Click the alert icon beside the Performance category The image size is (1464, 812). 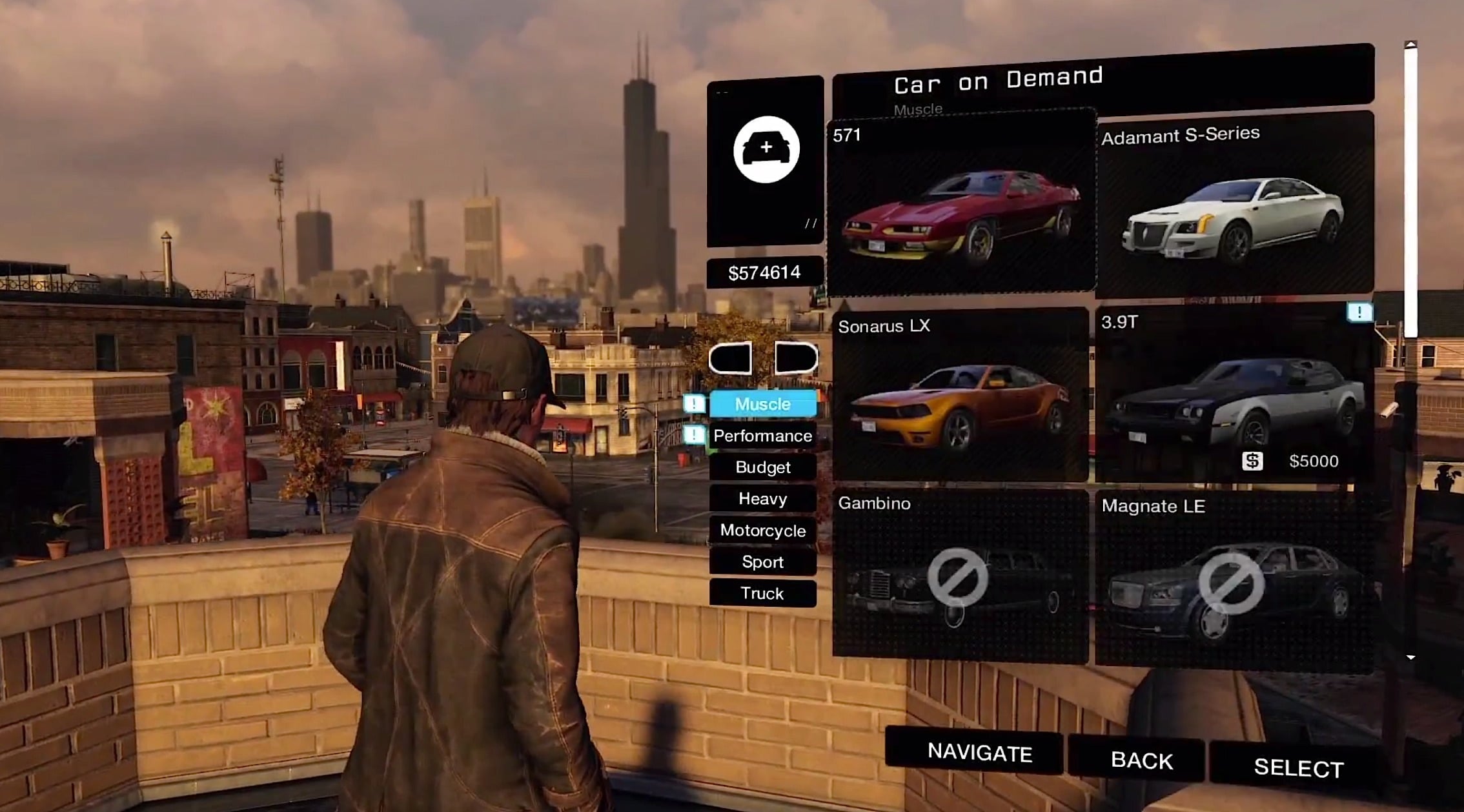click(x=693, y=436)
